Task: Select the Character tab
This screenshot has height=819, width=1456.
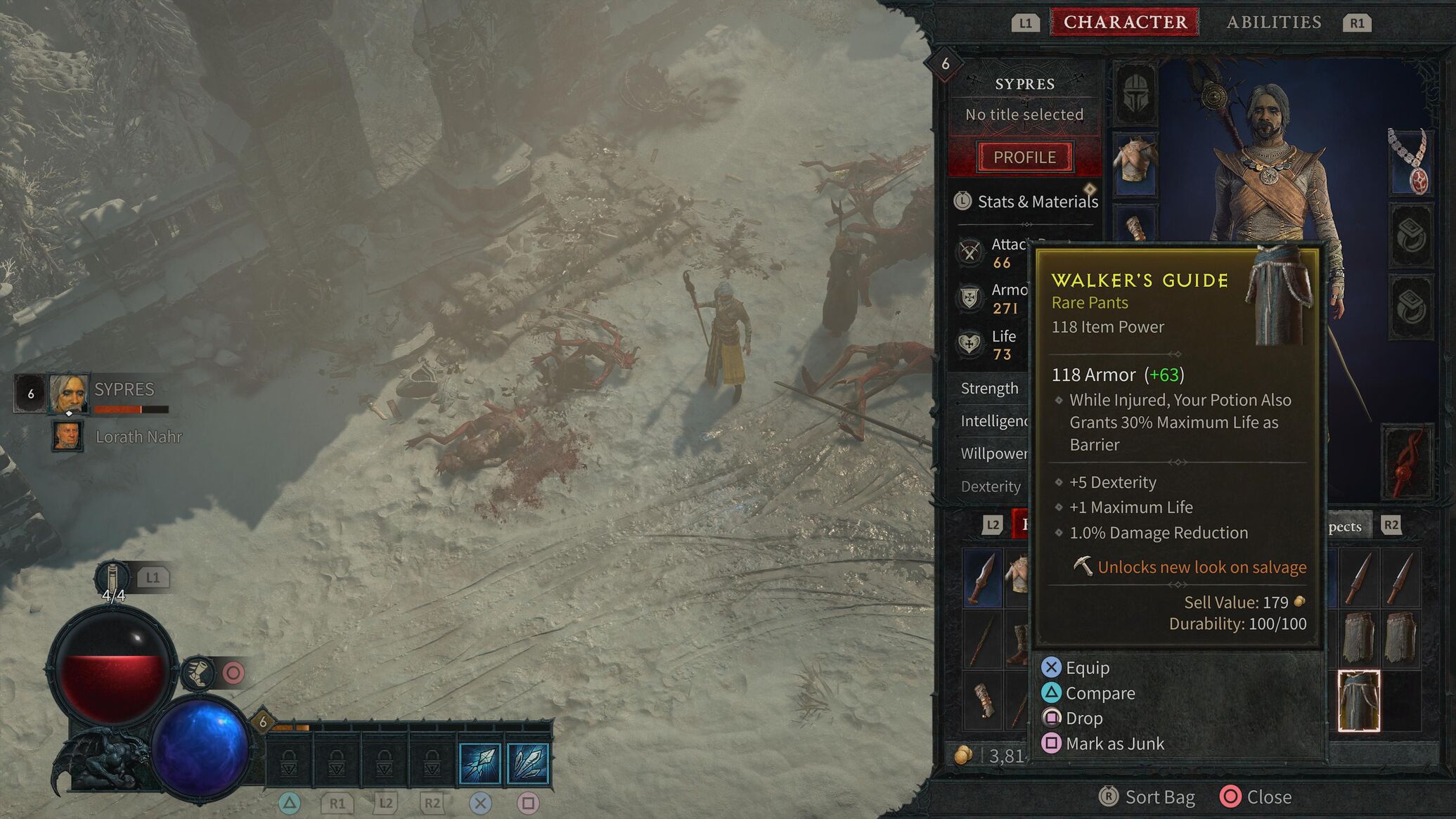Action: tap(1125, 22)
